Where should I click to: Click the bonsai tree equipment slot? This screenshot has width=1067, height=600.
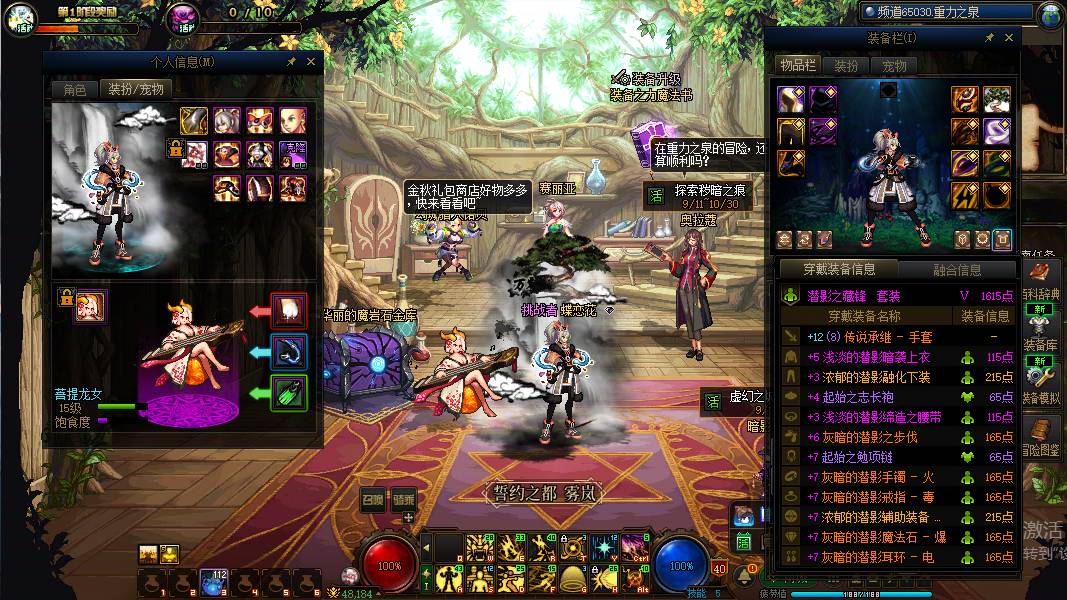(x=996, y=99)
